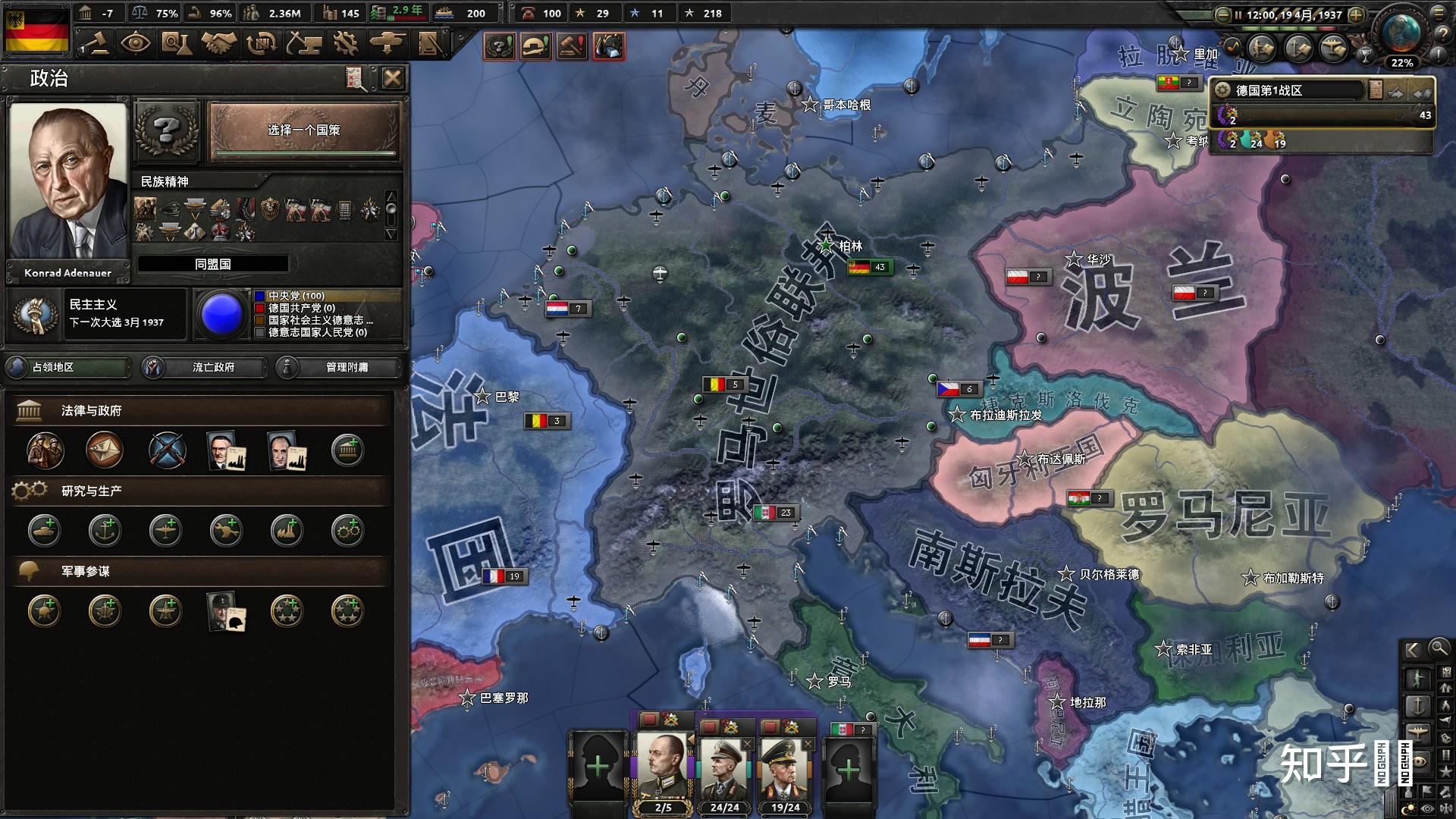Open the 选择一个国策 national focus button
Screen dimensions: 1456x819
(303, 130)
